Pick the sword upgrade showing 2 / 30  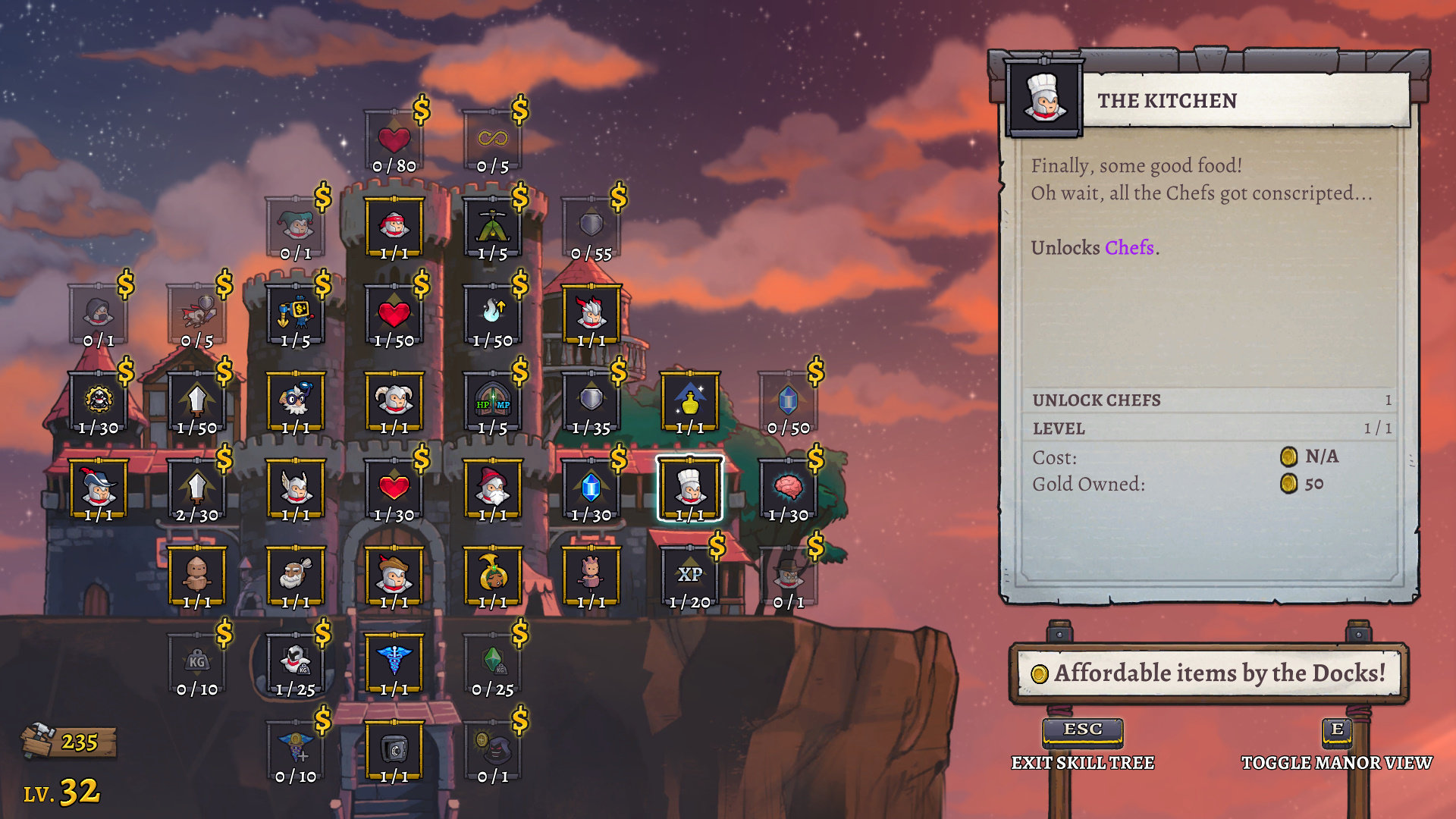point(196,488)
